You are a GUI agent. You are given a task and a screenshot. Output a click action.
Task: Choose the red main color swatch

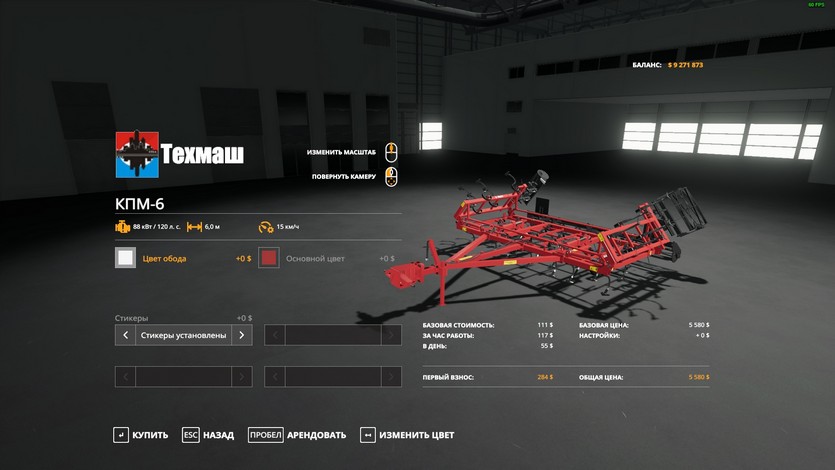(268, 258)
